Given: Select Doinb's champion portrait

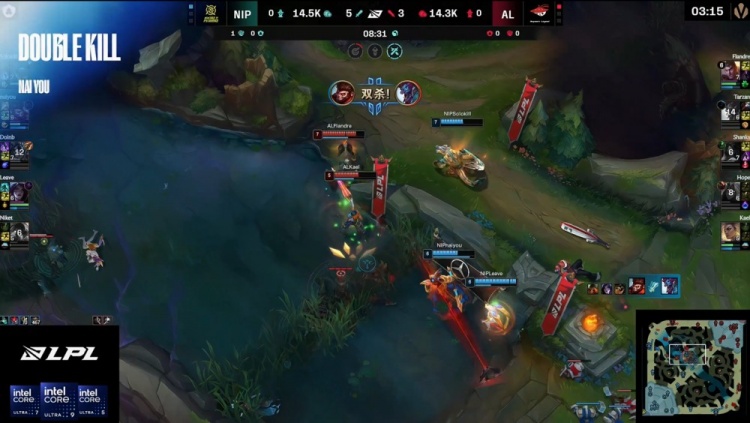Looking at the screenshot, I should click(x=20, y=151).
